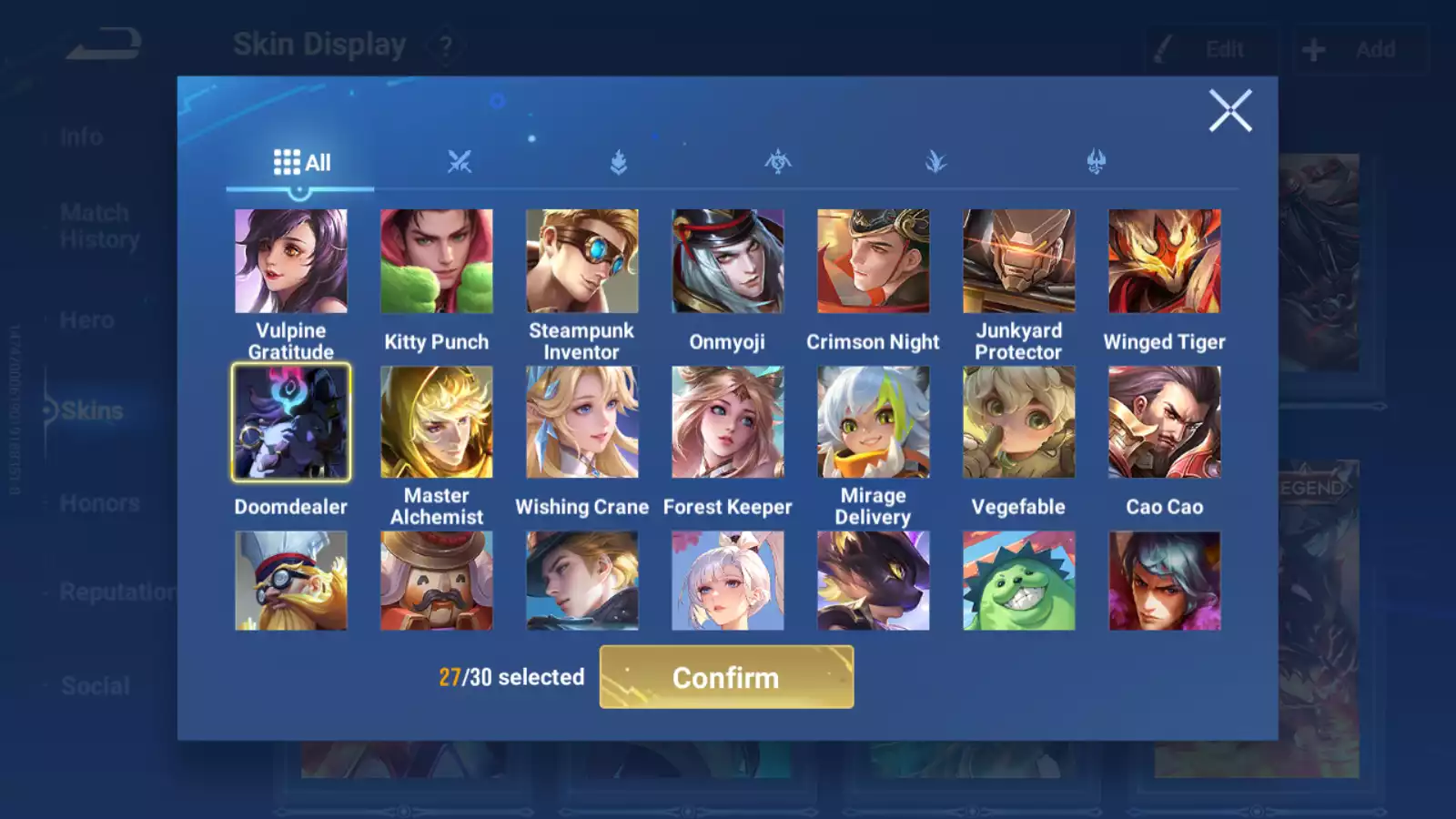This screenshot has width=1456, height=819.
Task: Click the demon emblem filter icon
Action: coord(1096,163)
